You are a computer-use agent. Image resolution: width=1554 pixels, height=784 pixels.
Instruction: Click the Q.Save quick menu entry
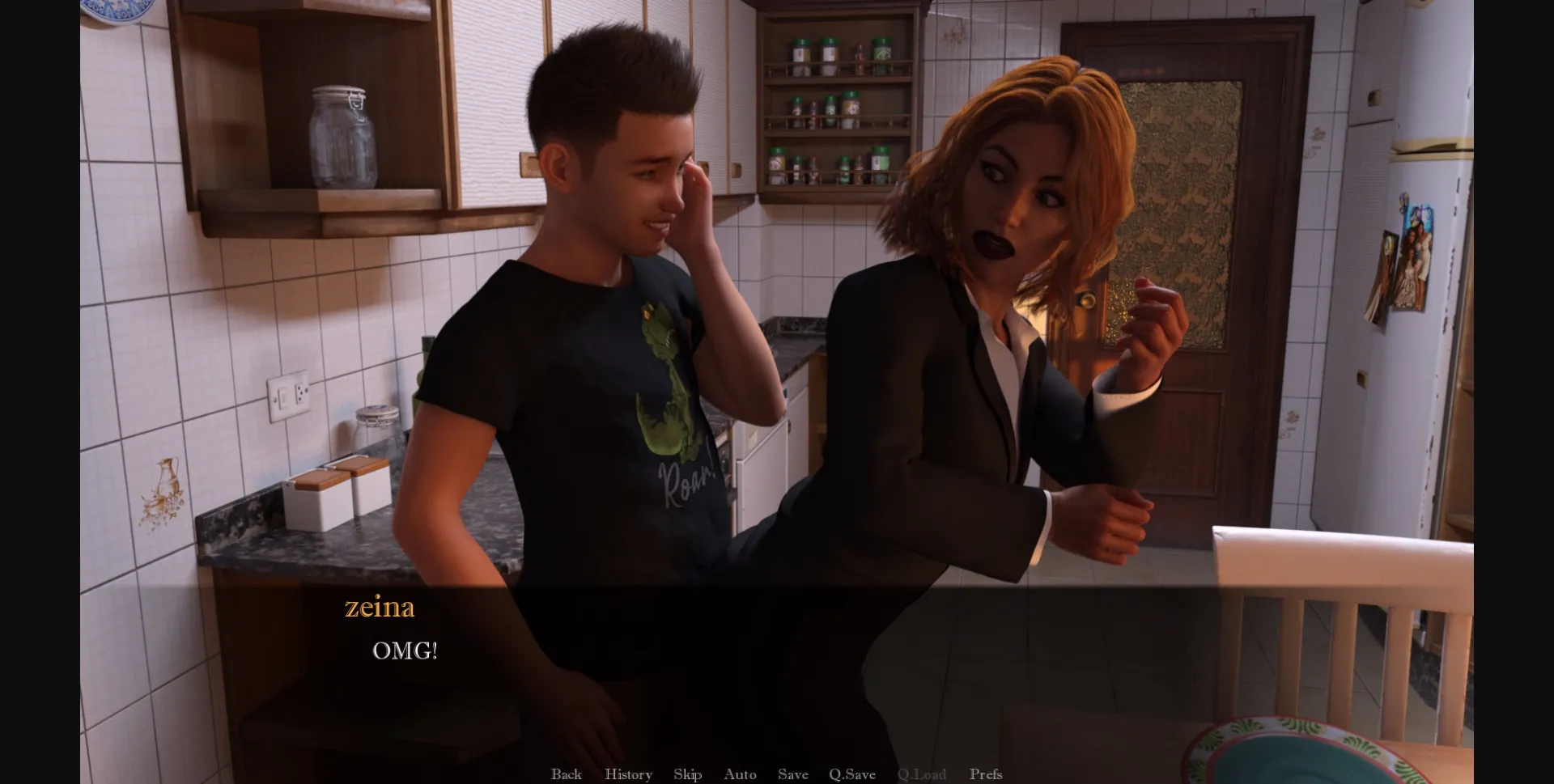[852, 774]
